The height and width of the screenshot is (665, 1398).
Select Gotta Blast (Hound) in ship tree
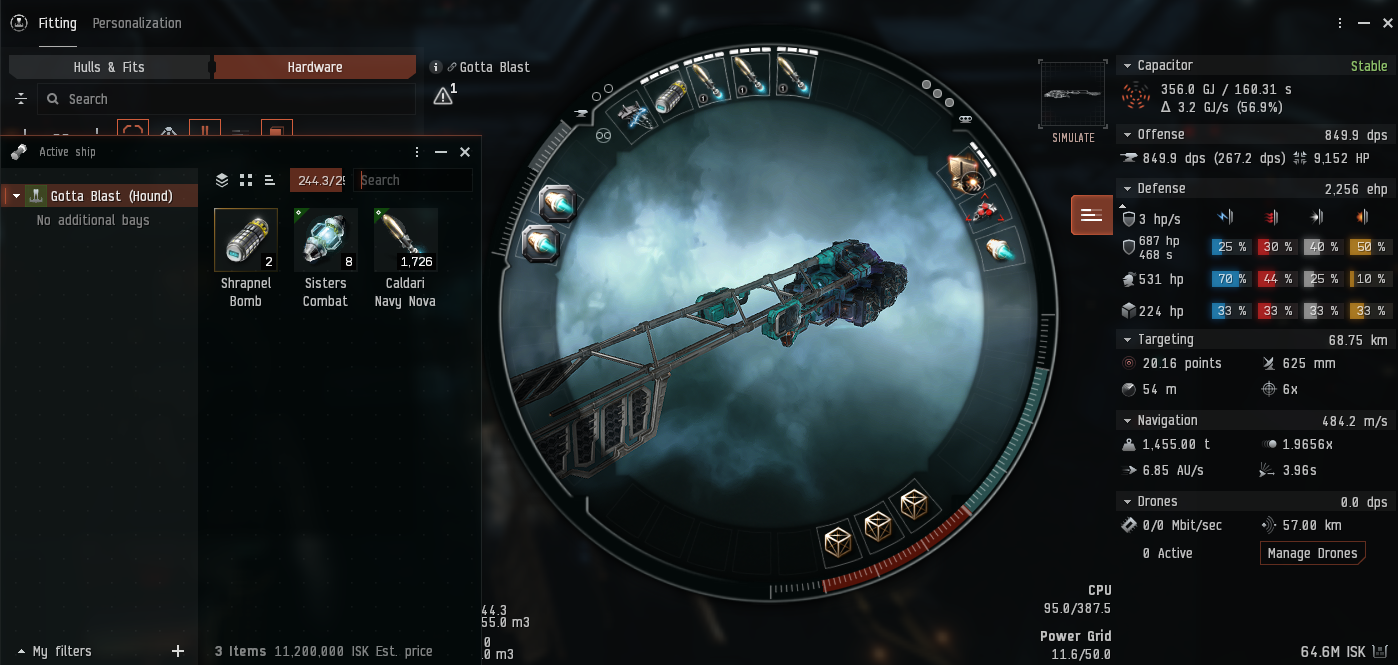coord(111,196)
